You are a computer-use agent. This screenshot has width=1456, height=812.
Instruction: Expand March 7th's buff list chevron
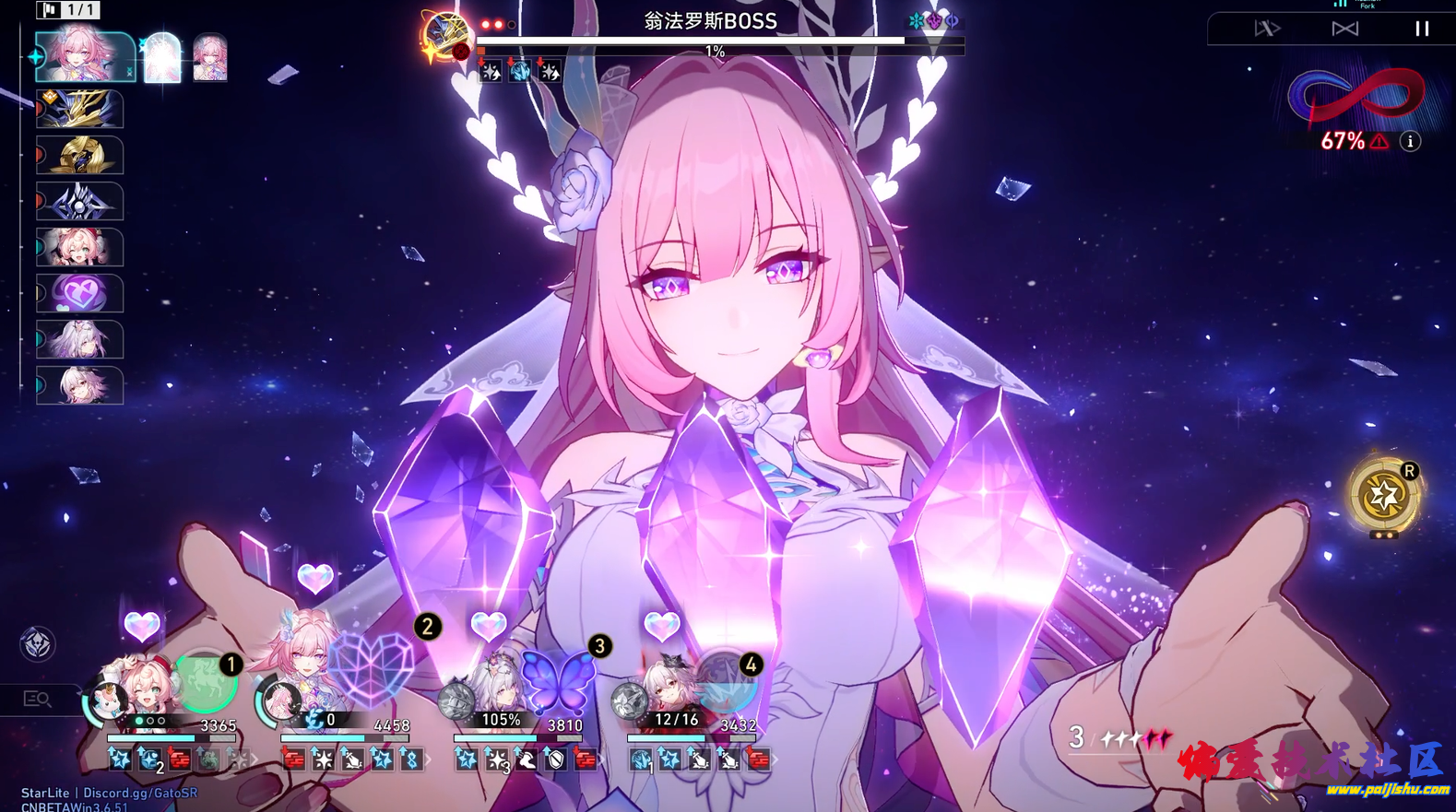tap(254, 761)
